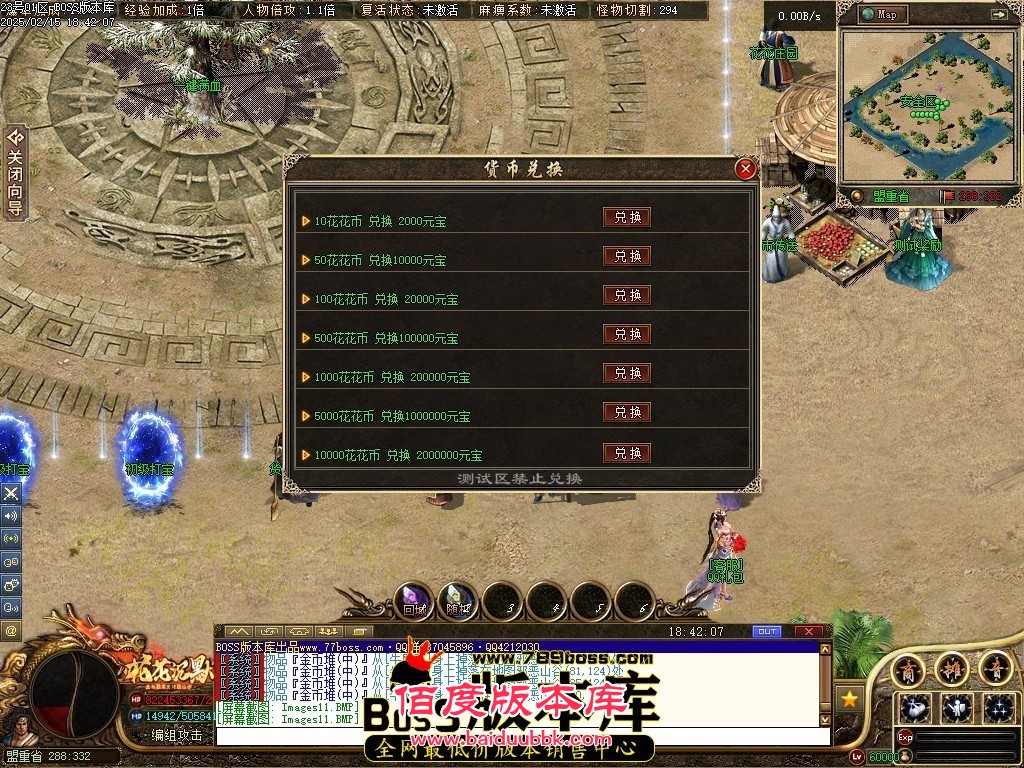This screenshot has height=768, width=1024.
Task: Toggle the speaker sound icon
Action: 11,516
